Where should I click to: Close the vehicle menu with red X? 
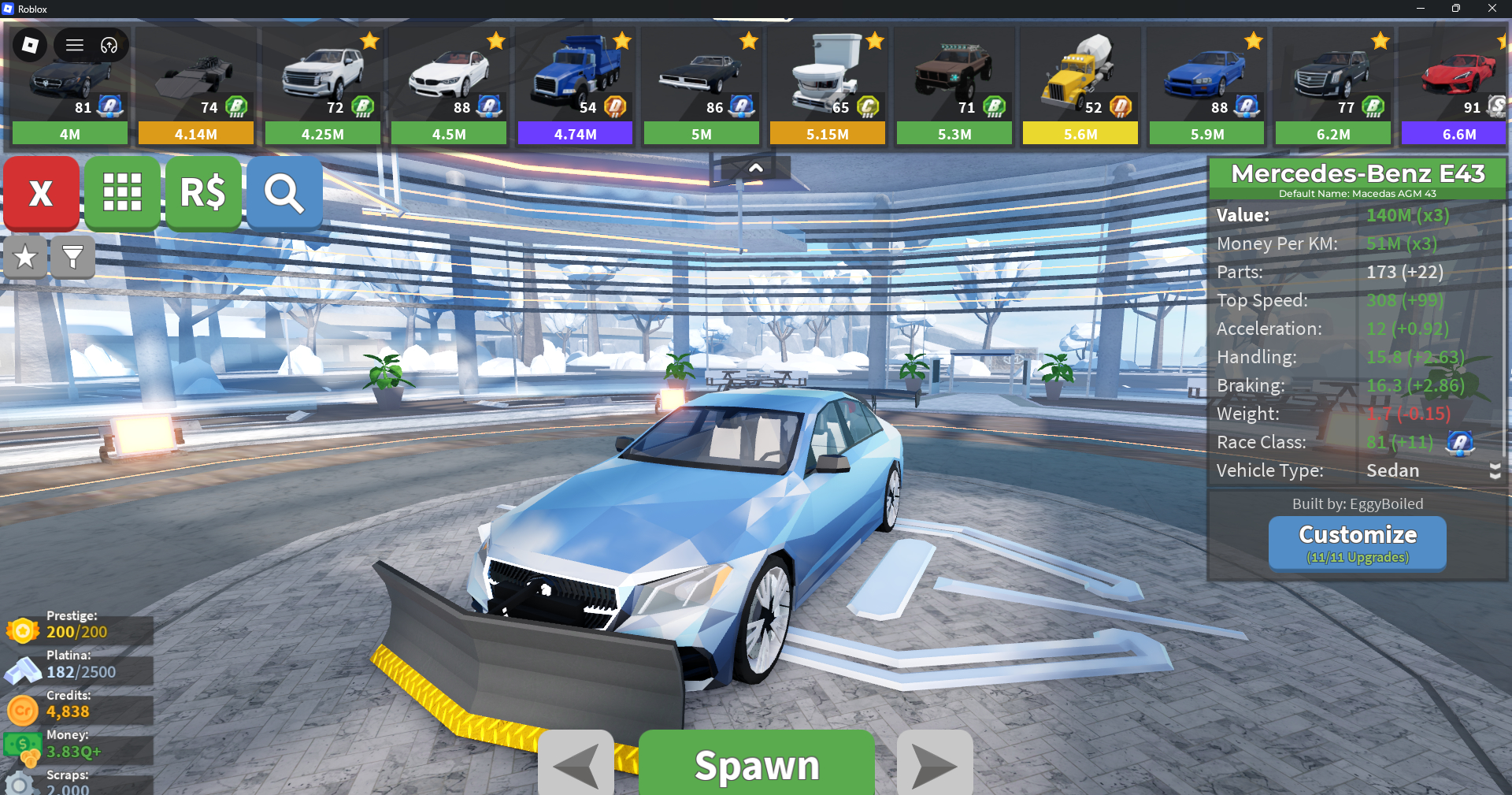tap(41, 193)
